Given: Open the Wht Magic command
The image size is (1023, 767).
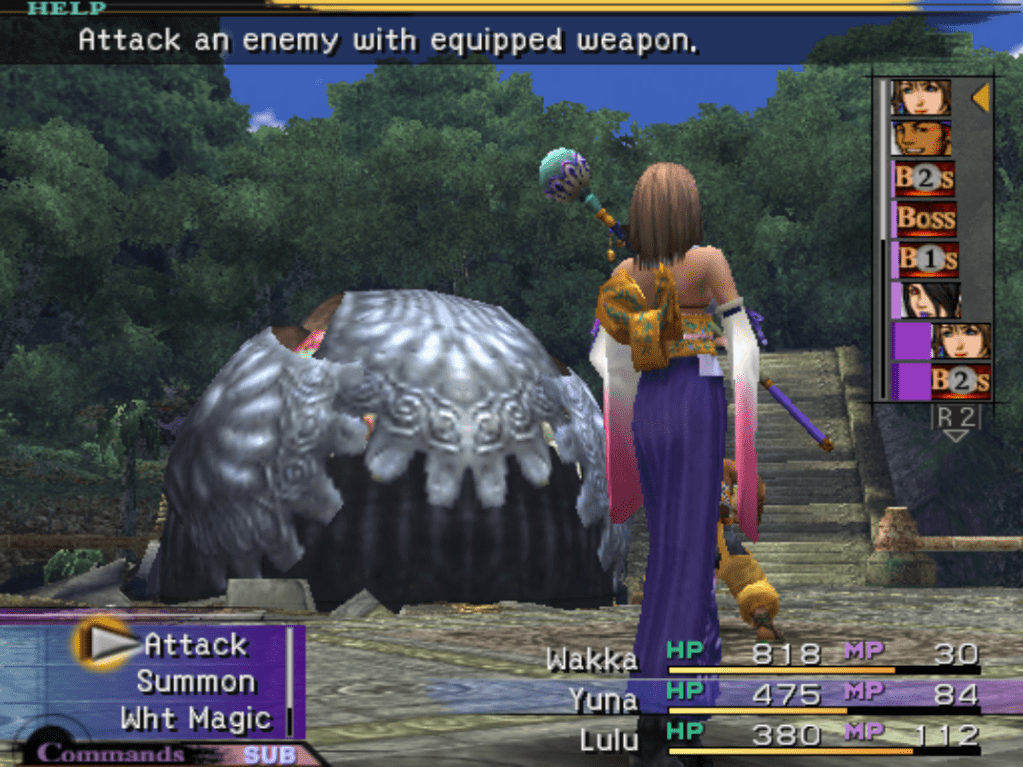Looking at the screenshot, I should tap(196, 718).
